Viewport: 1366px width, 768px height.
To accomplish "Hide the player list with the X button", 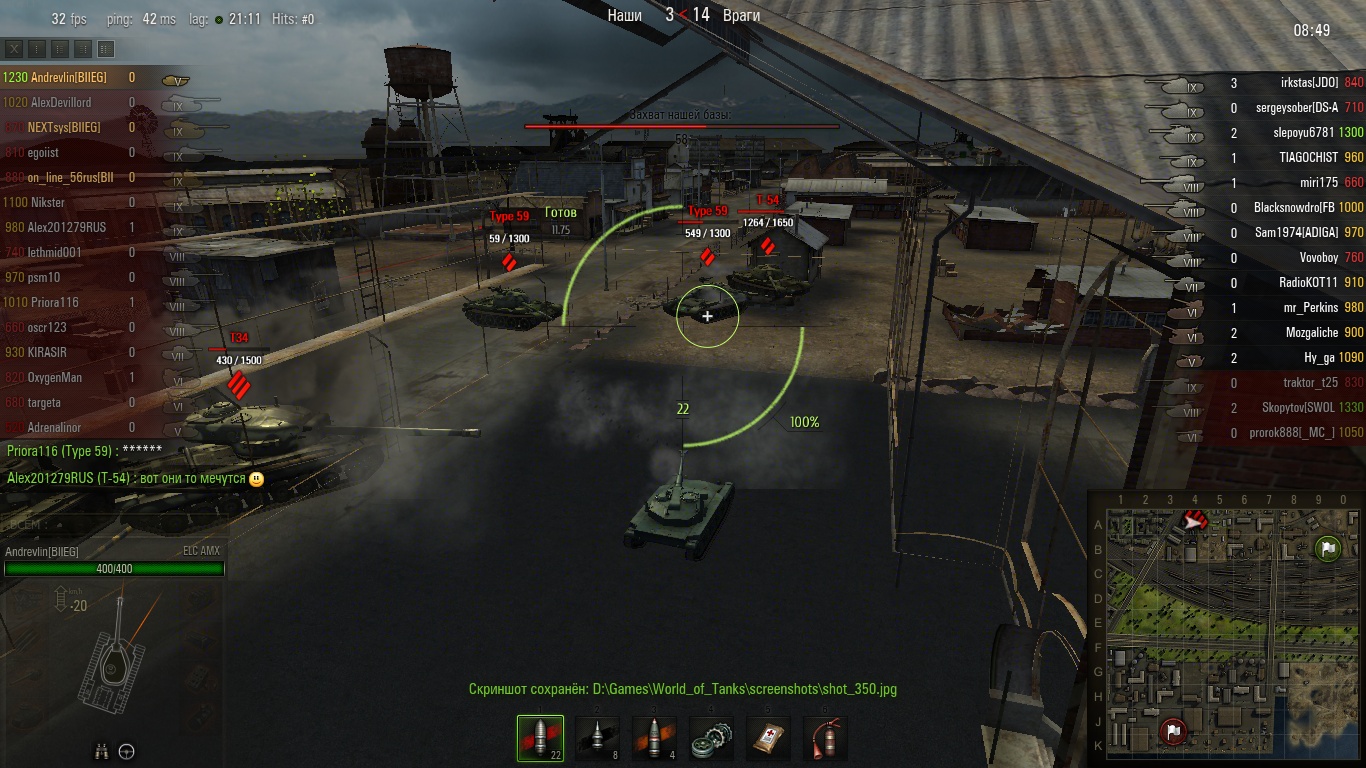I will (14, 49).
